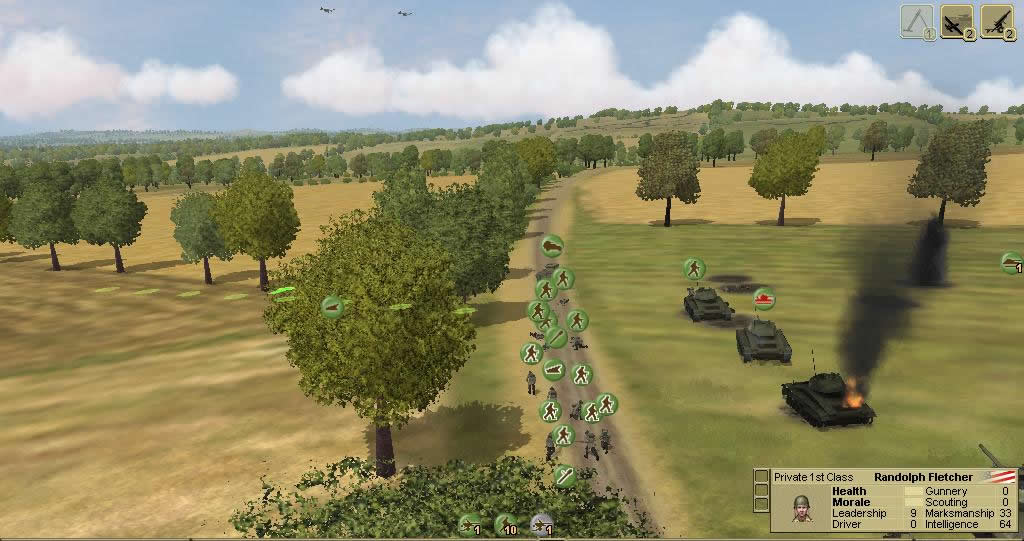Select the infantry marker beside the tanks
The width and height of the screenshot is (1024, 541).
coord(694,268)
